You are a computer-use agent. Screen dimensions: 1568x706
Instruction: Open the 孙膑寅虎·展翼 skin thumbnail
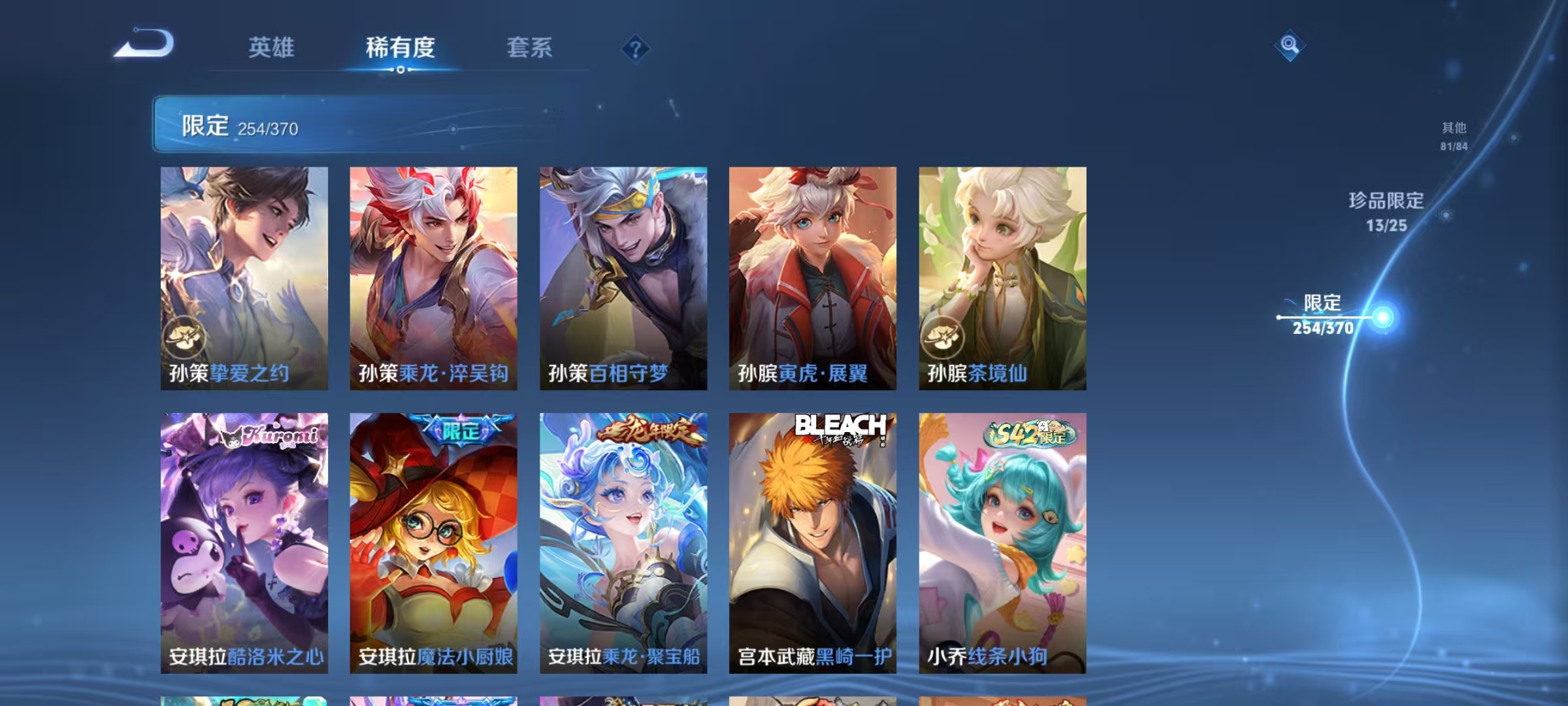pos(812,278)
